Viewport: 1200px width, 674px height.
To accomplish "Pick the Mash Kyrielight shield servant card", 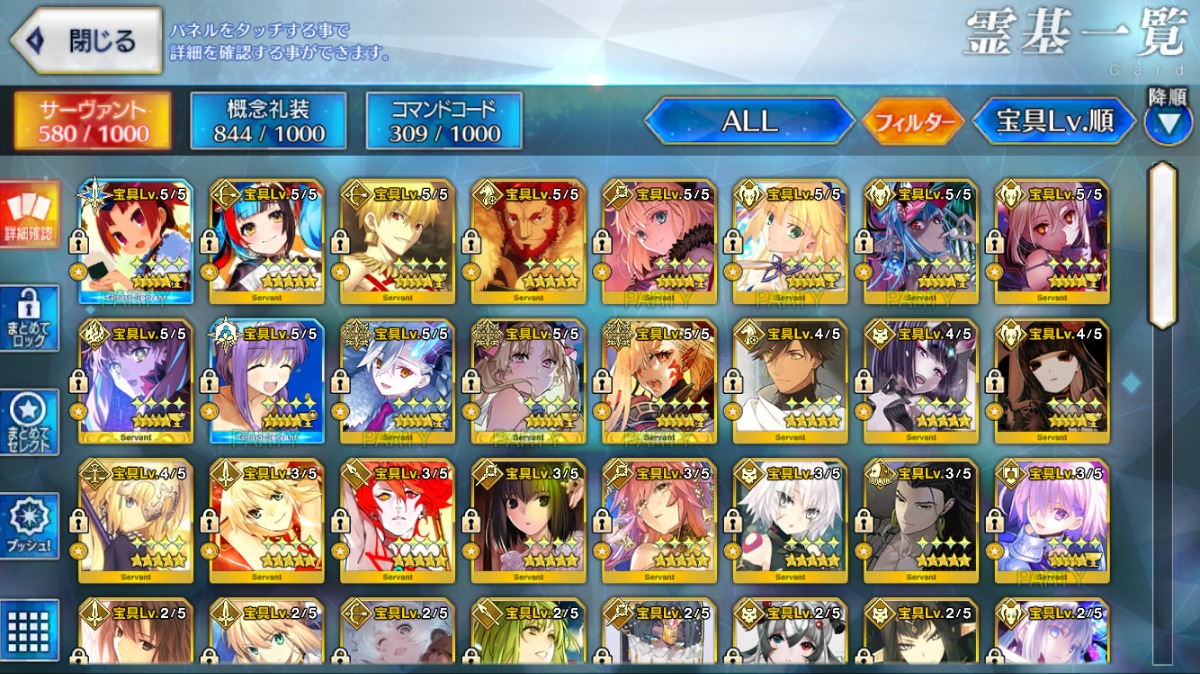I will click(x=1052, y=521).
